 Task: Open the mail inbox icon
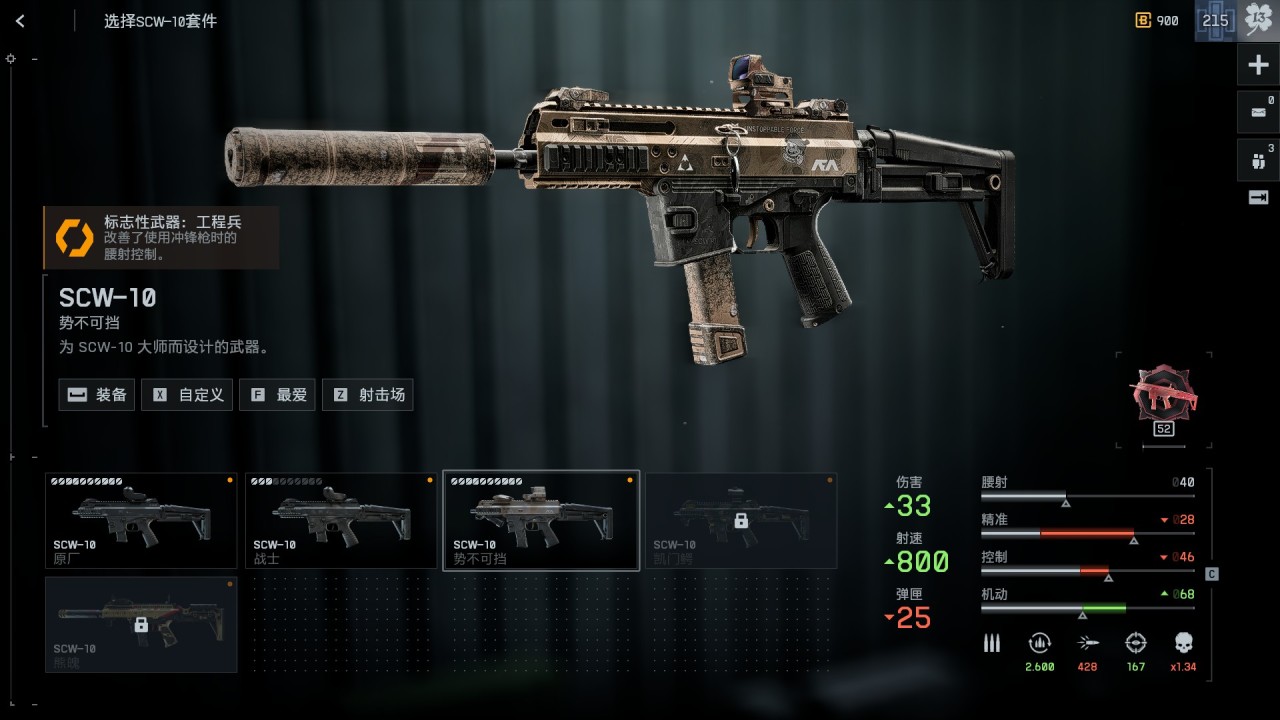[x=1258, y=112]
